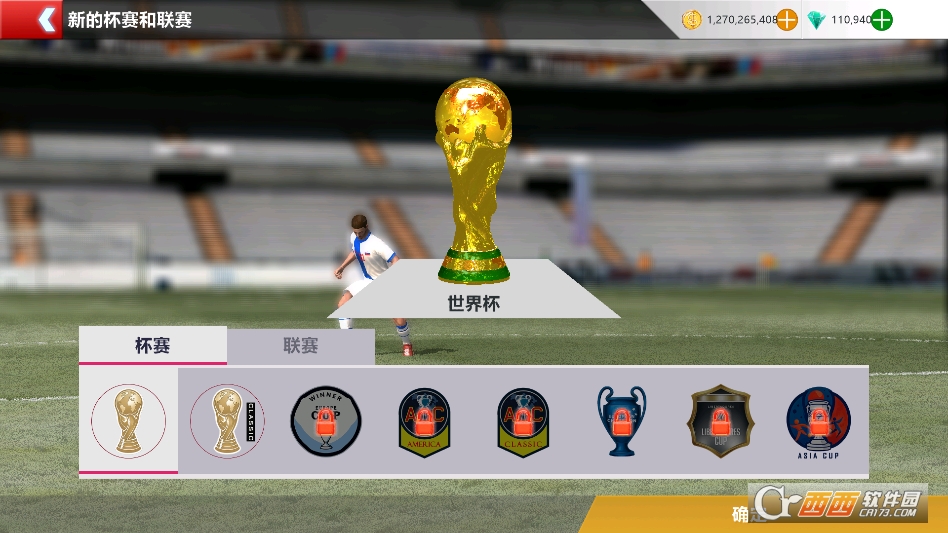Pick the locked Libertadores Cup badge
Viewport: 948px width, 533px height.
pyautogui.click(x=720, y=421)
